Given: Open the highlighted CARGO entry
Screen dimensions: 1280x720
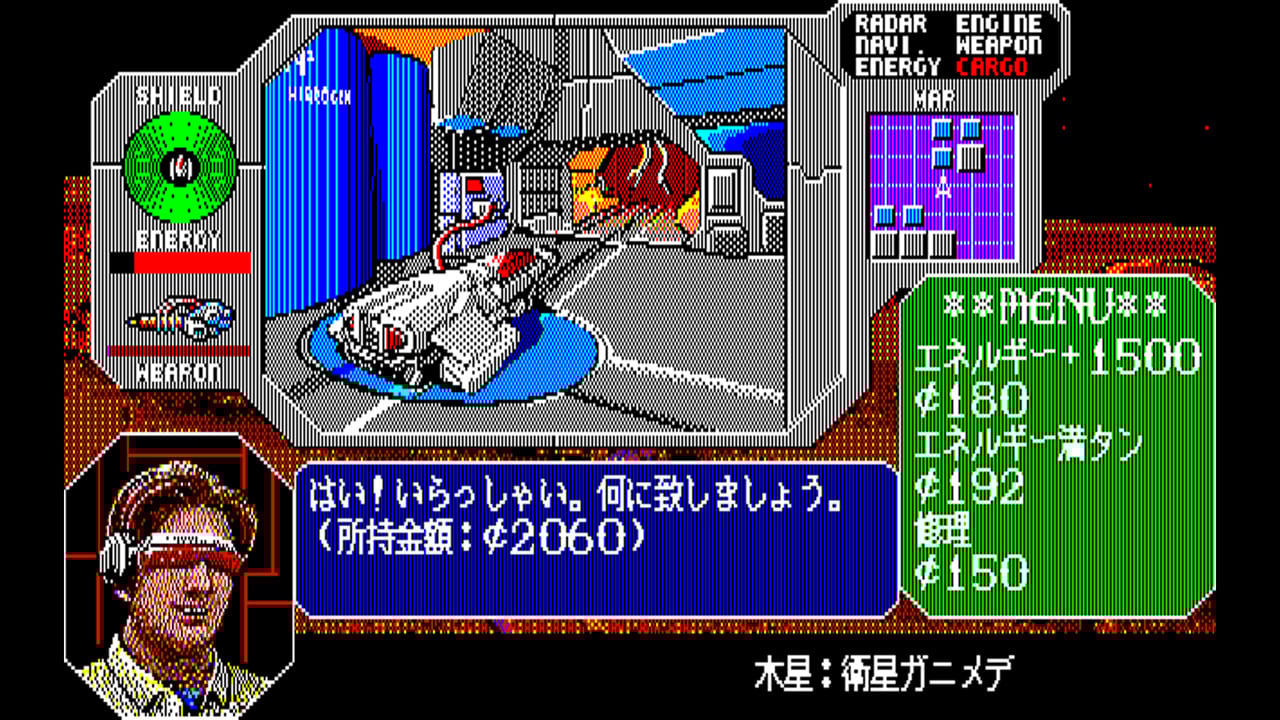Looking at the screenshot, I should pyautogui.click(x=991, y=67).
